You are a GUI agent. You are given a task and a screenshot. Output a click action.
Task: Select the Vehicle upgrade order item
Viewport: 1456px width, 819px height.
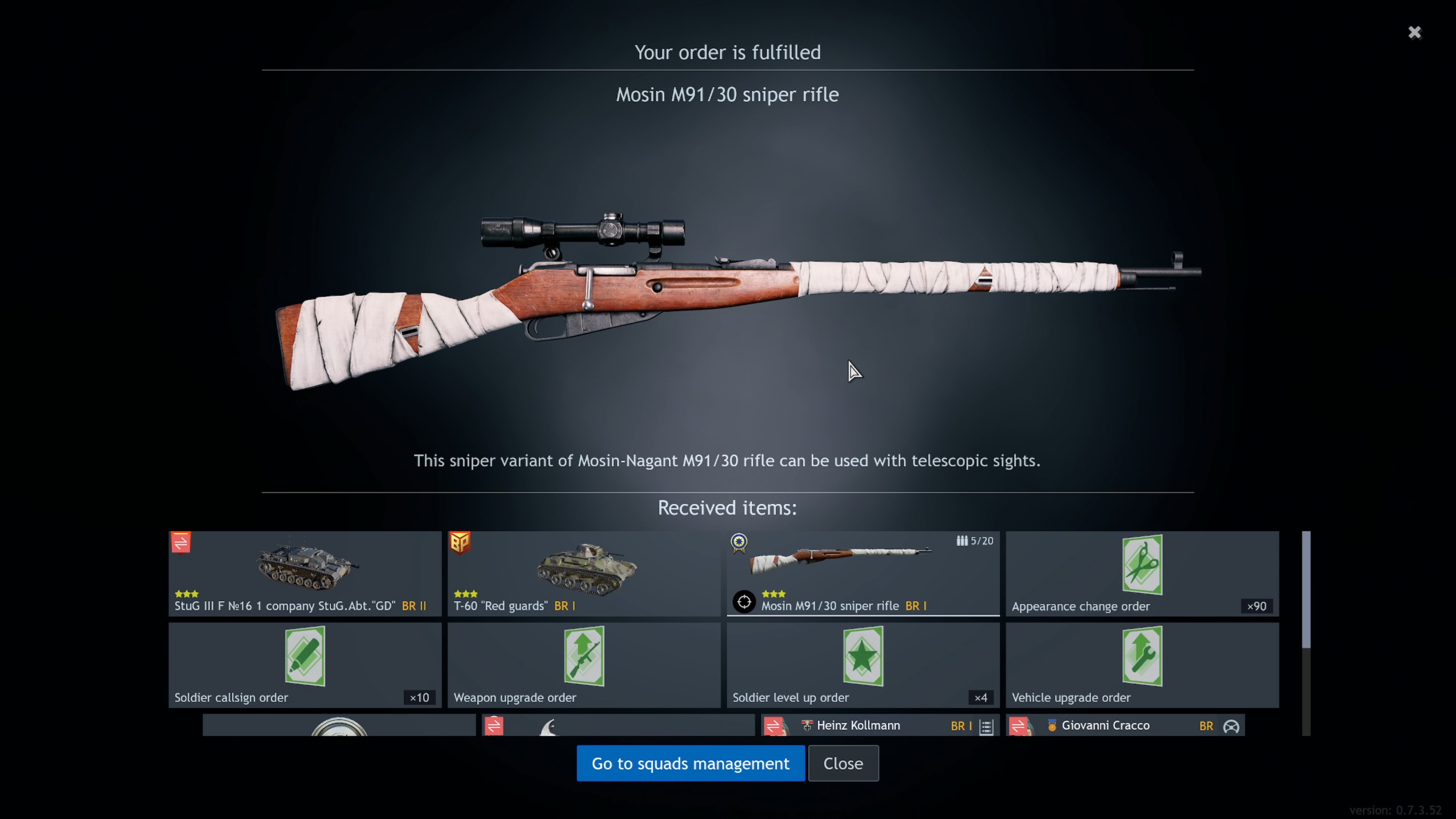1142,665
